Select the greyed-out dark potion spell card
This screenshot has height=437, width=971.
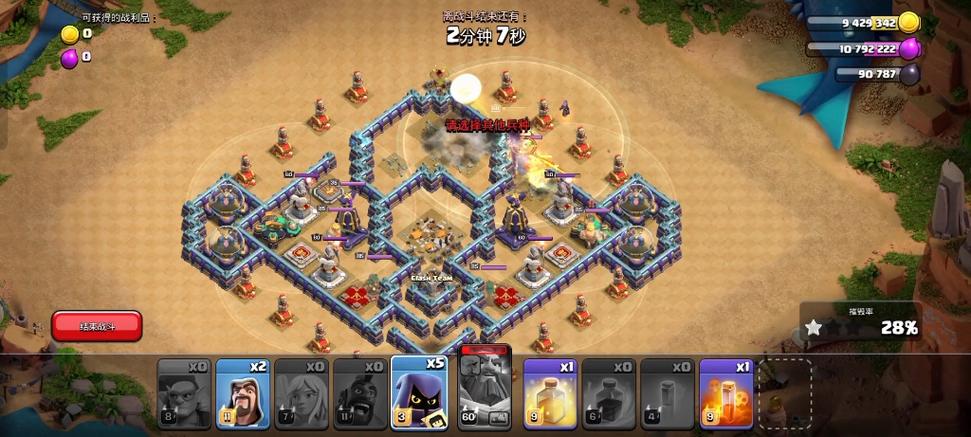pyautogui.click(x=608, y=393)
